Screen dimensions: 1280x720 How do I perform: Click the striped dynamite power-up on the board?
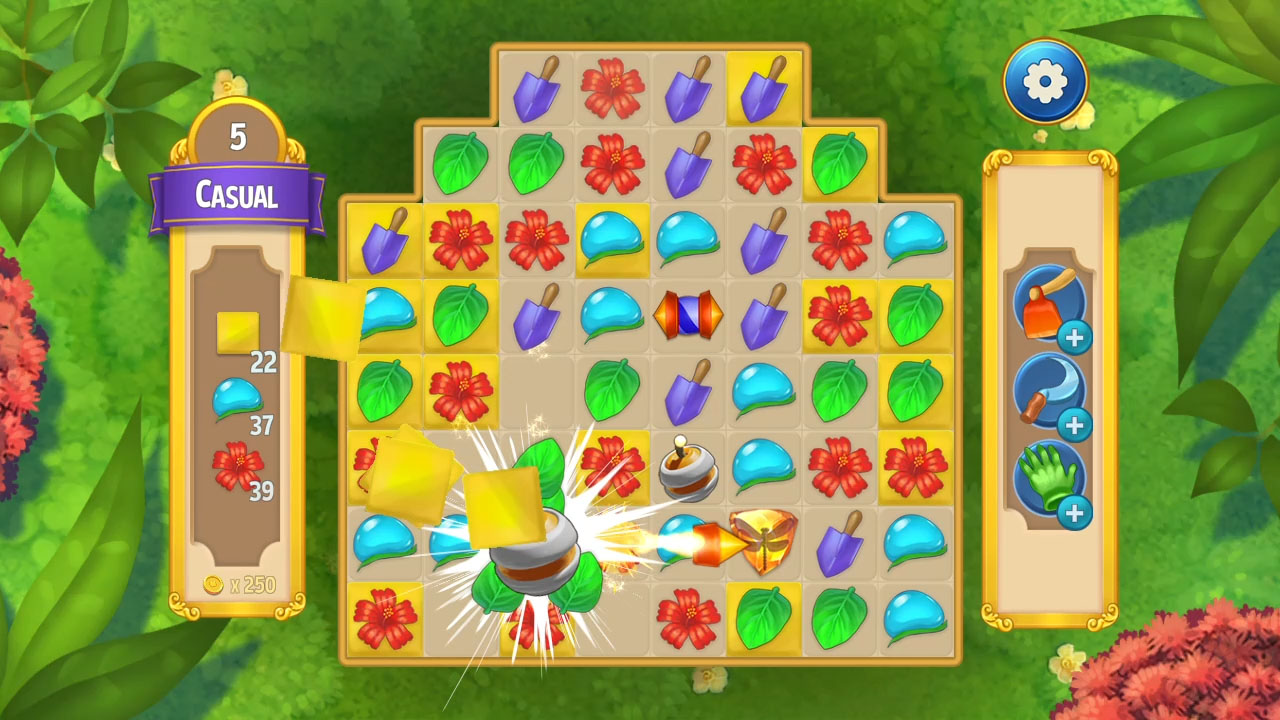tap(687, 315)
